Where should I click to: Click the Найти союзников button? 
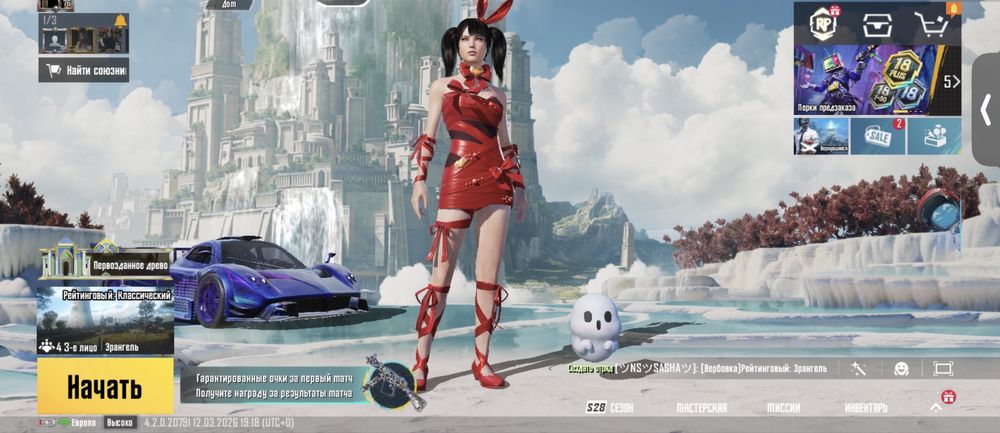[85, 70]
